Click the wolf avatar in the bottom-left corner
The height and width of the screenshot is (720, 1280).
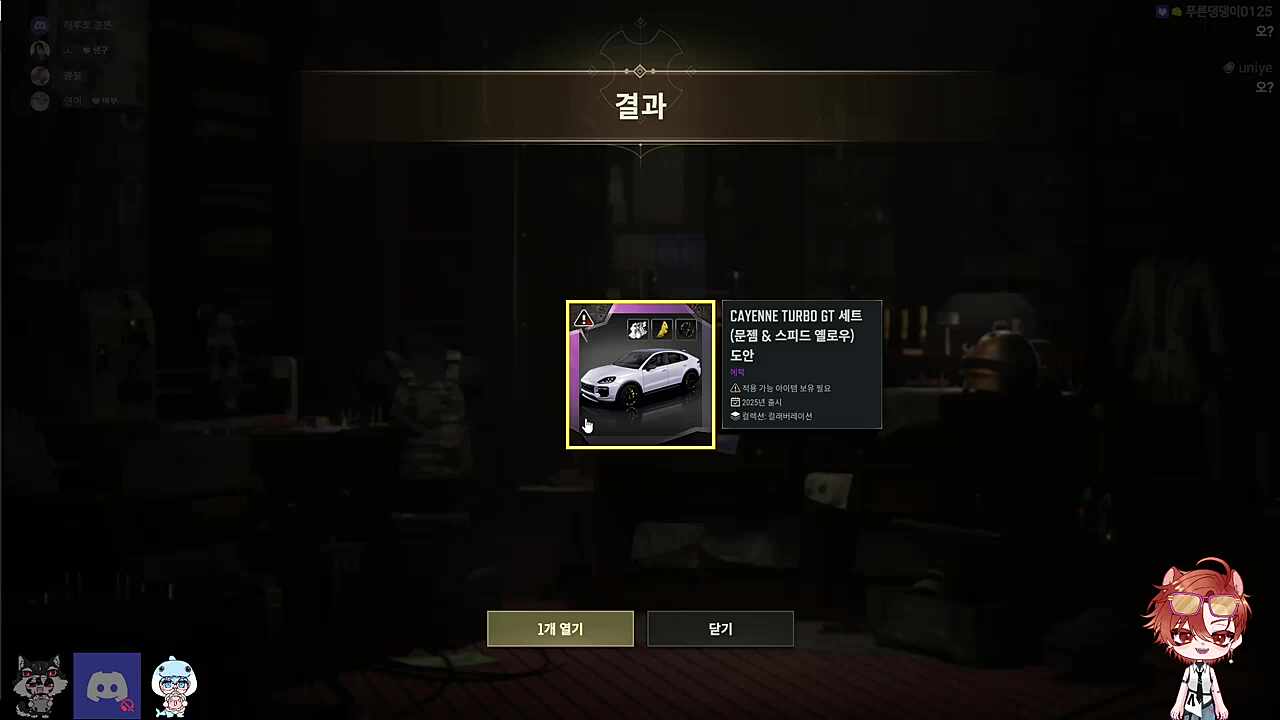click(39, 684)
